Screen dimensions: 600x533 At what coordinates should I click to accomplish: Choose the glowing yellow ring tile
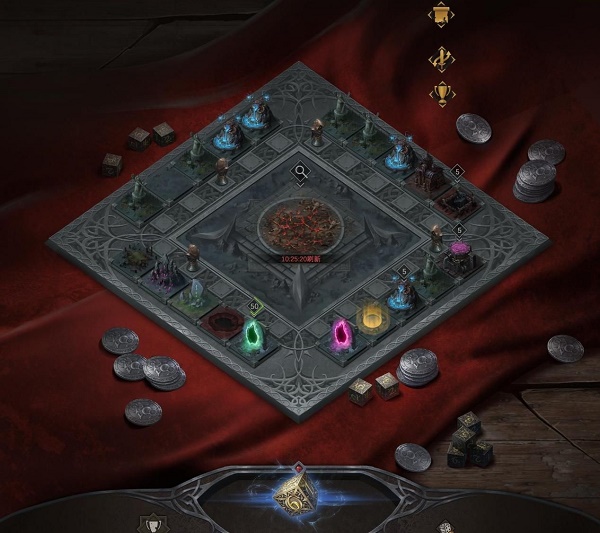pyautogui.click(x=373, y=317)
